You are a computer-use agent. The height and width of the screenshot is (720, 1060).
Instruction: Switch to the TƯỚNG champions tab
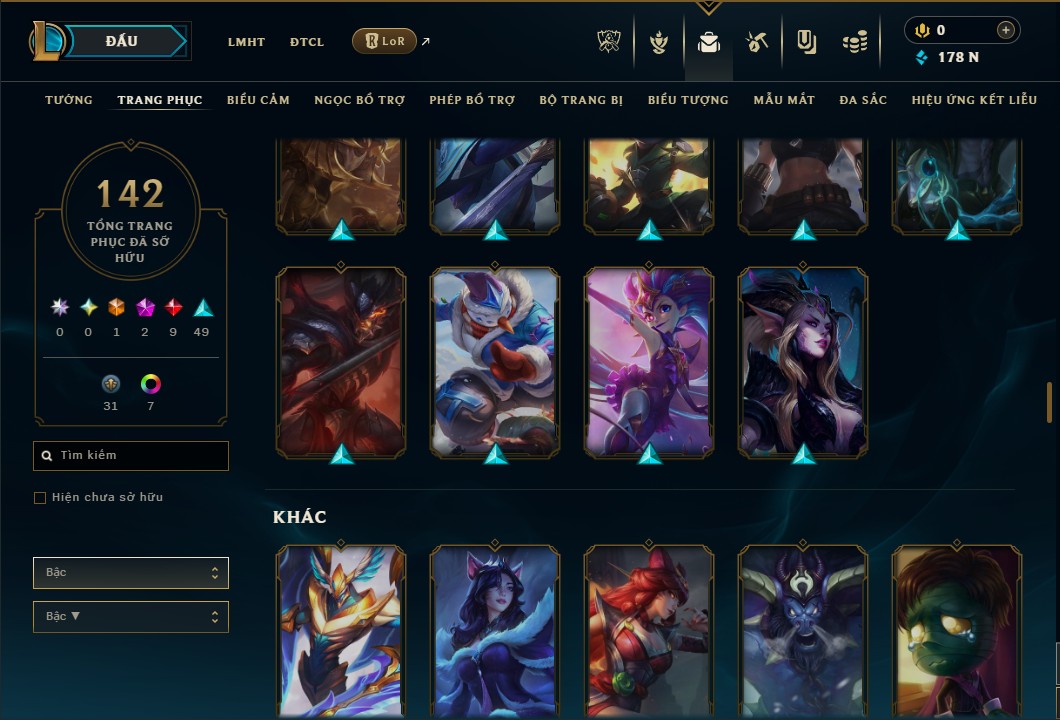(x=69, y=100)
